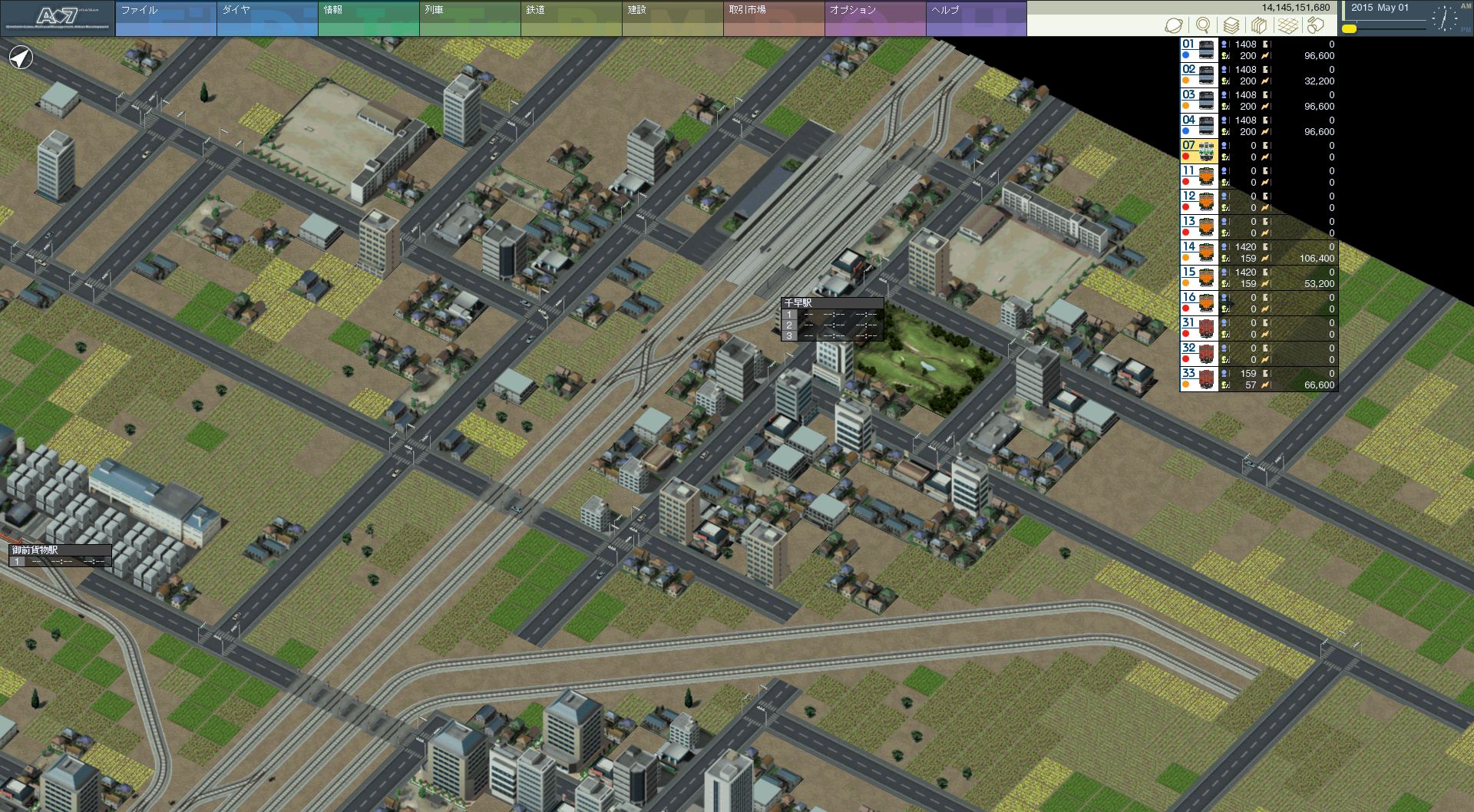Screen dimensions: 1474x812
Task: Select highlighted train 07 in the list
Action: tap(1258, 151)
